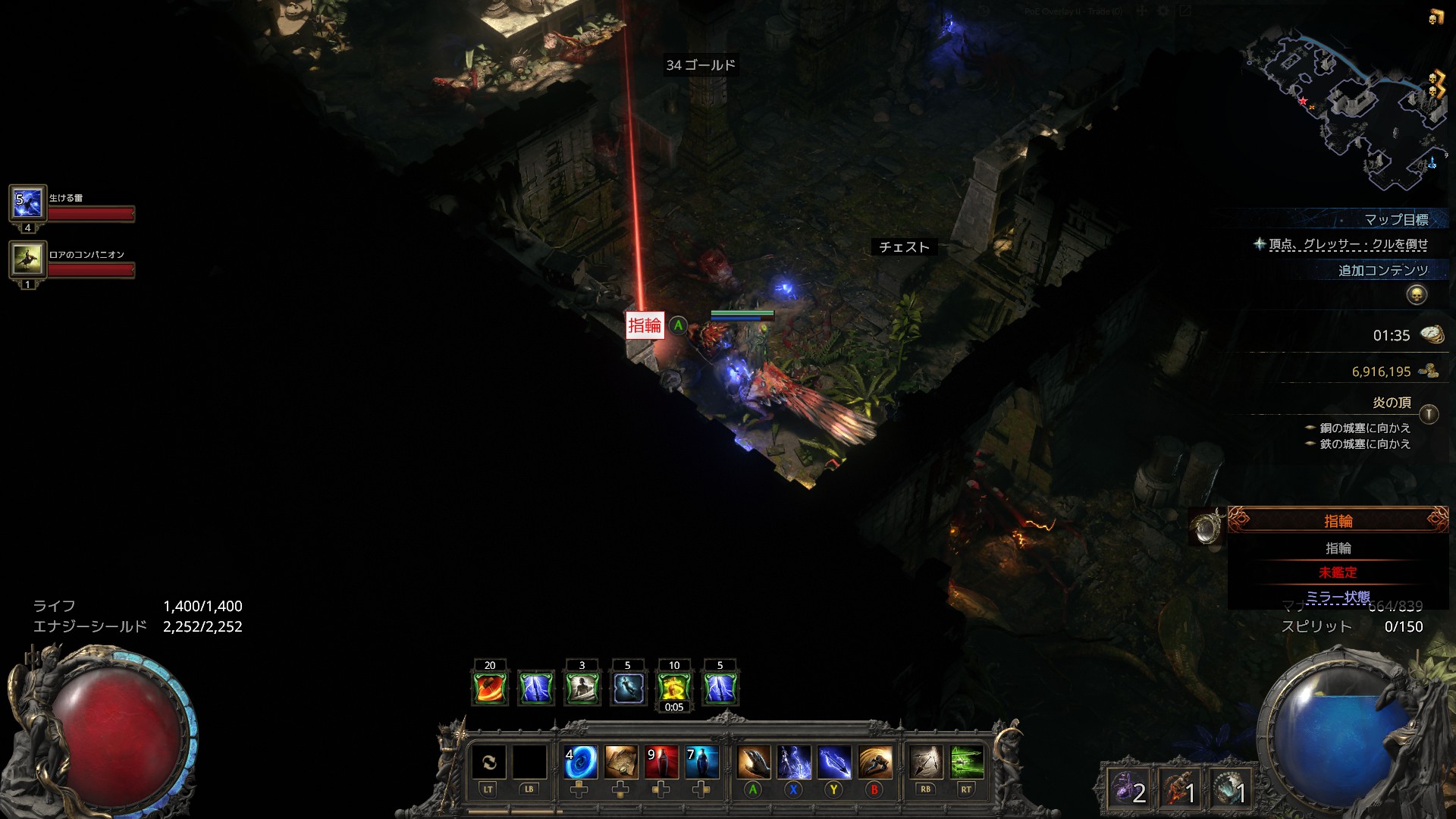Activate the blue portal skill slot
1456x819 pixels.
(581, 762)
